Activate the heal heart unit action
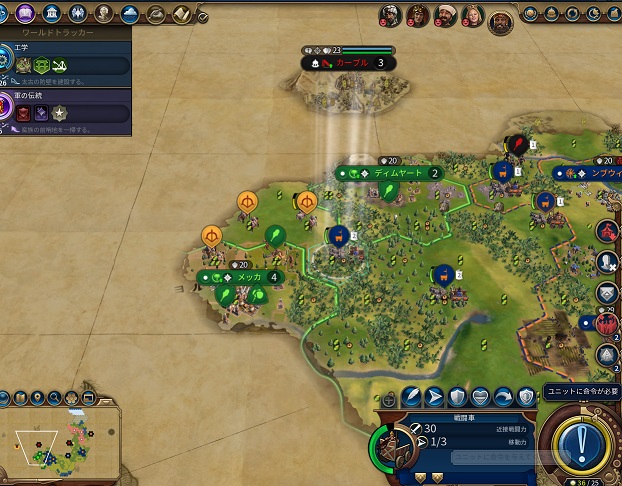Image resolution: width=622 pixels, height=486 pixels. tap(481, 396)
